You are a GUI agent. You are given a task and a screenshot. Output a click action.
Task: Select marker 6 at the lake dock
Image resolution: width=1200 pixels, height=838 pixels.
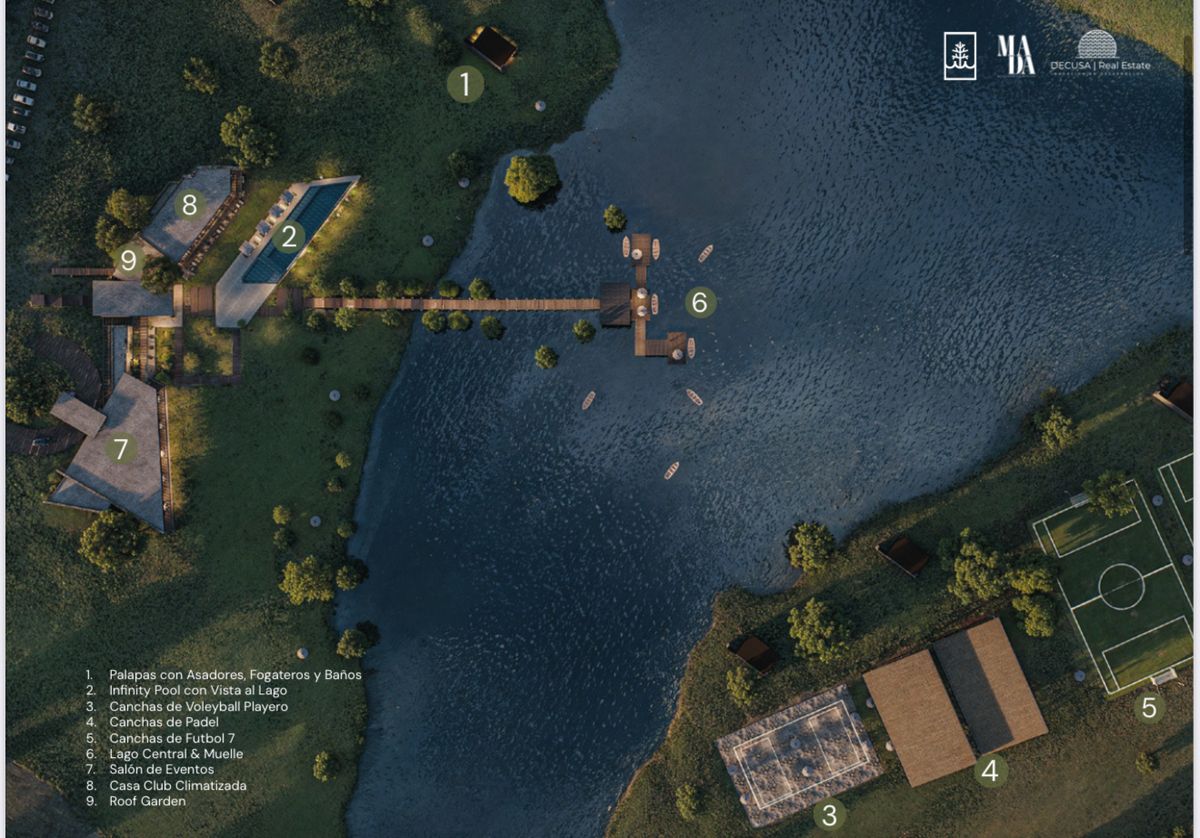[700, 302]
